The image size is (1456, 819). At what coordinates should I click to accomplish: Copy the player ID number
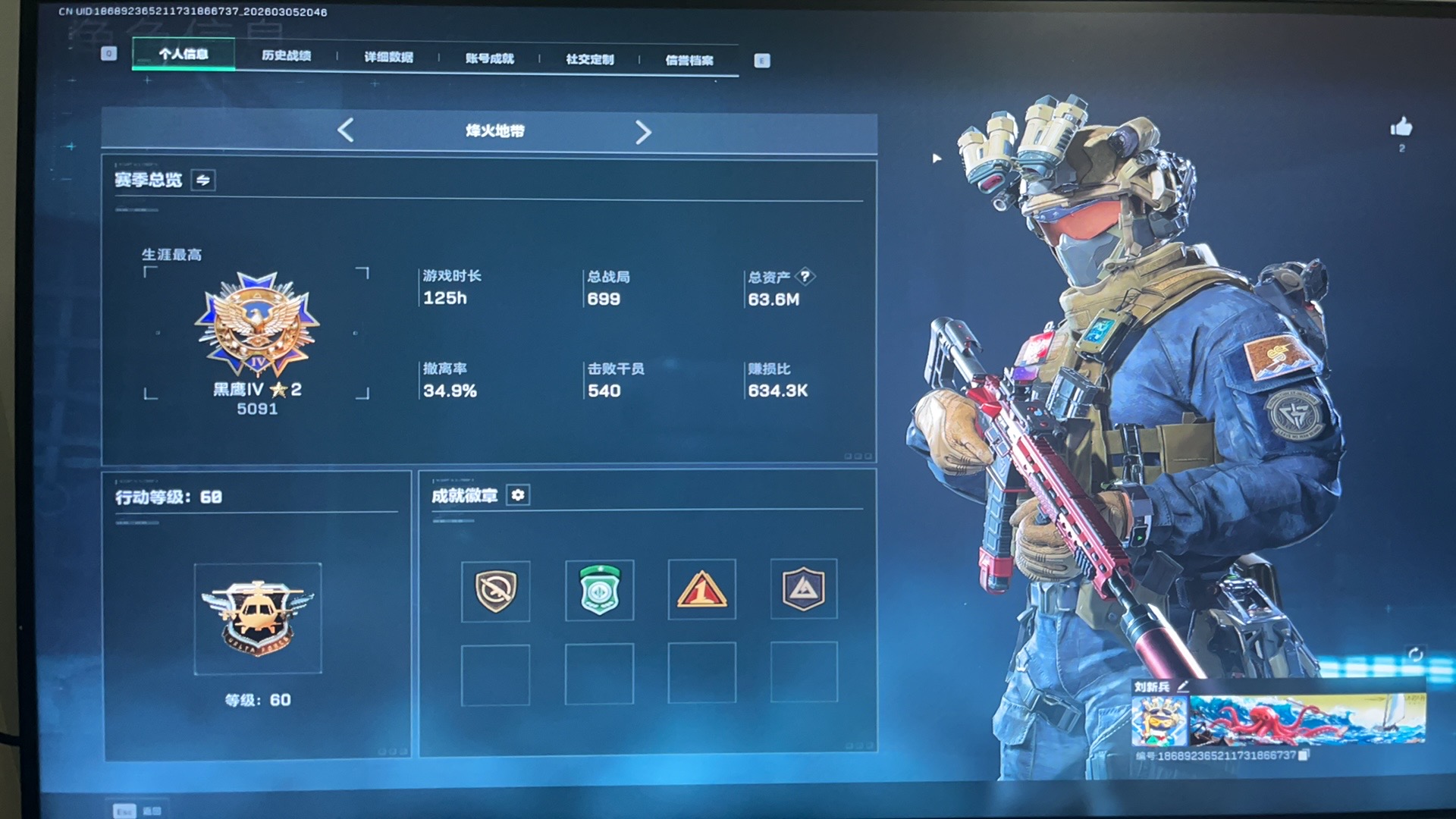coord(1304,755)
